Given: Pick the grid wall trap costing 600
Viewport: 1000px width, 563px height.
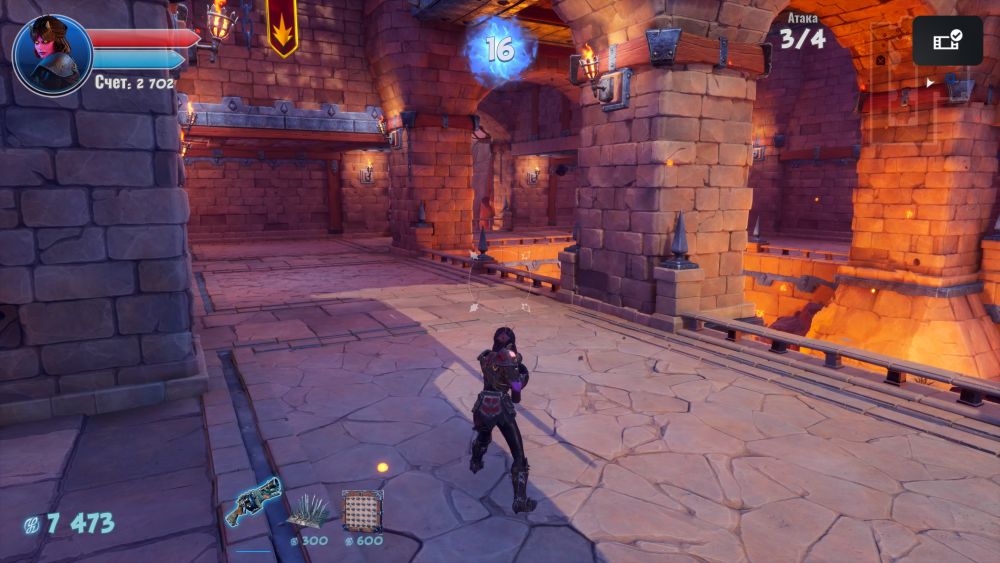Looking at the screenshot, I should [x=362, y=511].
